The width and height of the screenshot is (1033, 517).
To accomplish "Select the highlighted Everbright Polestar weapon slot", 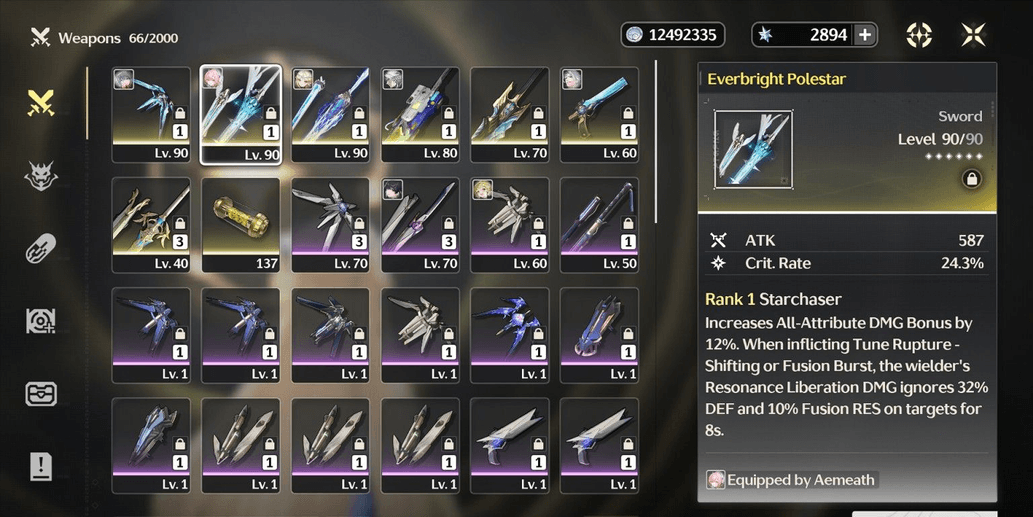I will [241, 115].
